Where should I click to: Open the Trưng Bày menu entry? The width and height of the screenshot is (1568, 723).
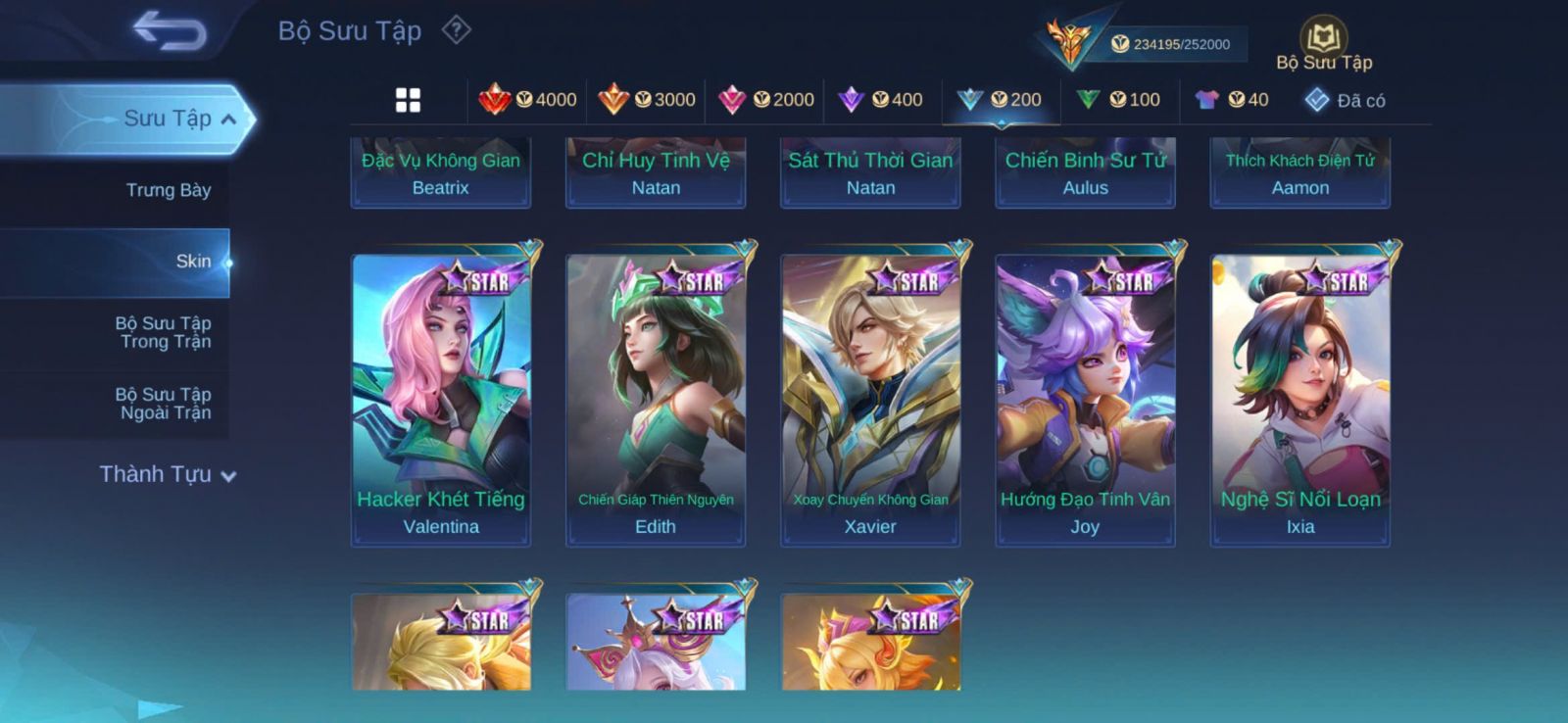(168, 190)
